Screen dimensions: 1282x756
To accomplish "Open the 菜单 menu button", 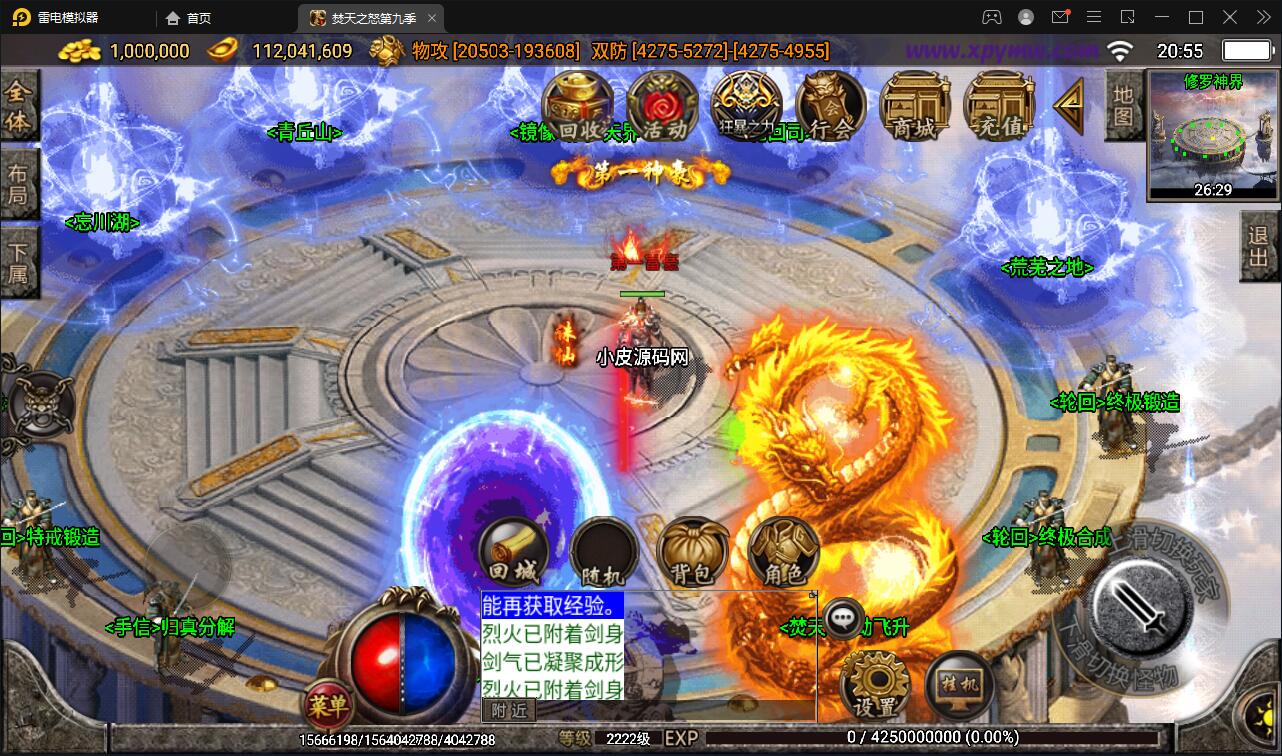I will [x=328, y=706].
